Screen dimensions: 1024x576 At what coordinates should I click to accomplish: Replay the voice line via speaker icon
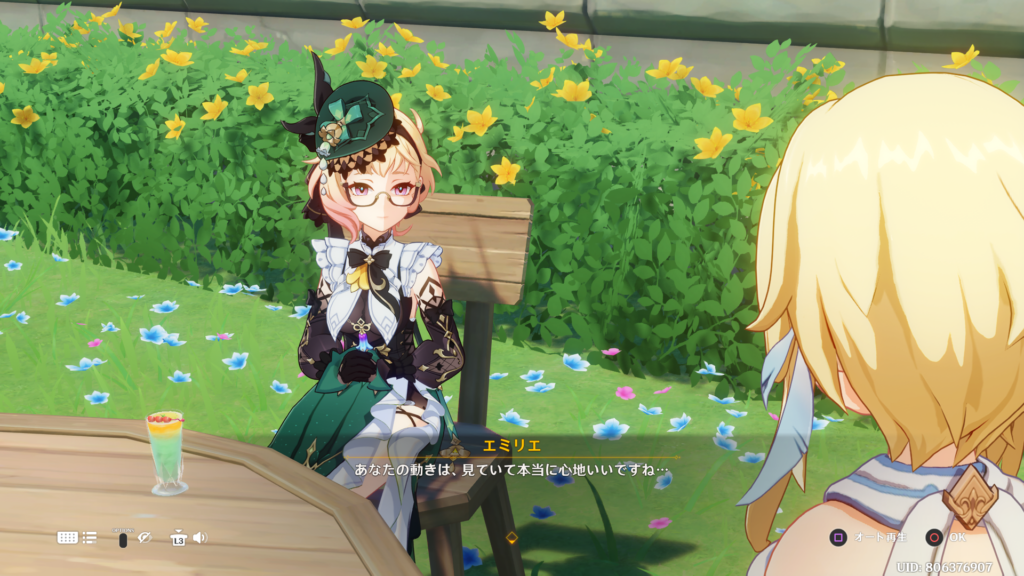click(x=200, y=537)
